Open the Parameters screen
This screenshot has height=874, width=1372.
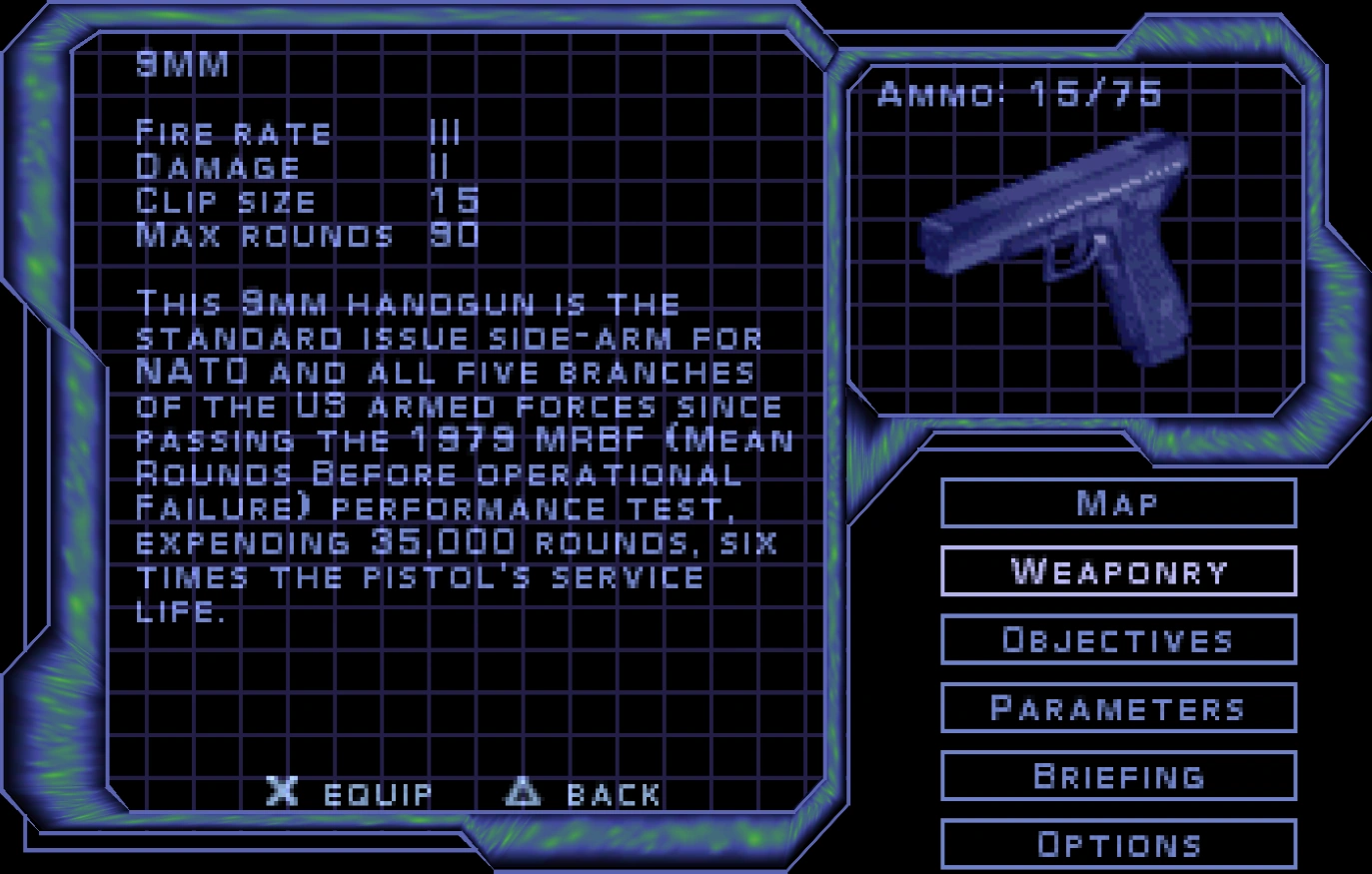click(x=1117, y=707)
